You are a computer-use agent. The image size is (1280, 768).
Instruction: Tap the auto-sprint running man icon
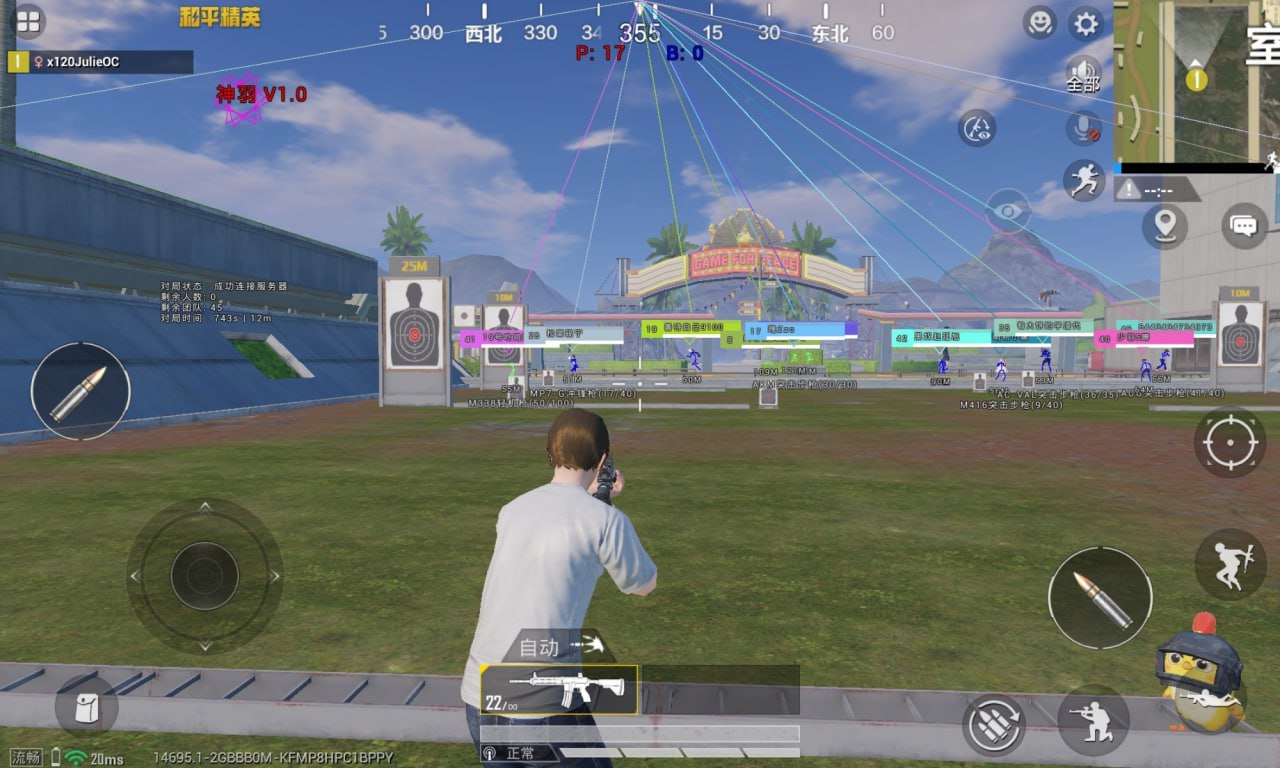coord(1084,180)
